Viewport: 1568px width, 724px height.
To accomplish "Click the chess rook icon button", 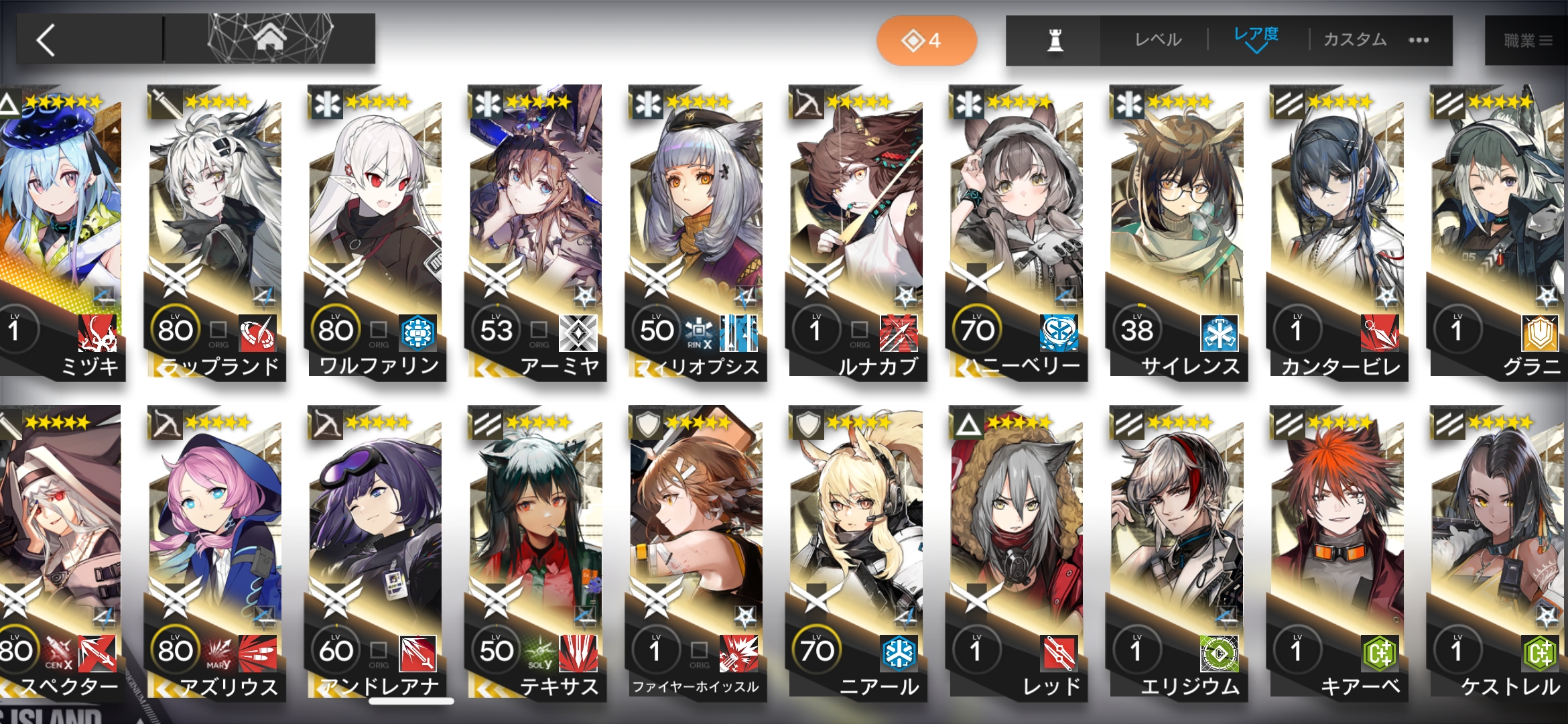I will pos(1055,41).
